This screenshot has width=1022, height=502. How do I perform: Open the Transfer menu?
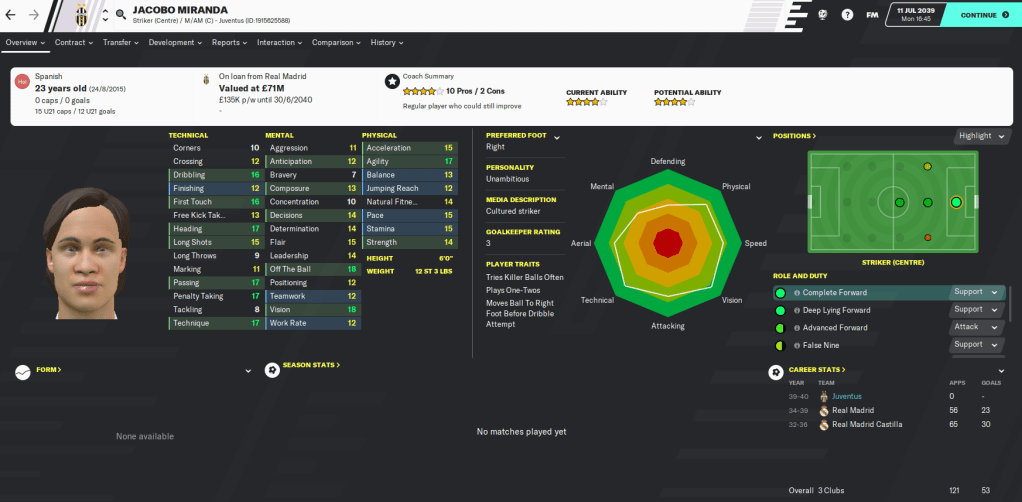pos(120,43)
